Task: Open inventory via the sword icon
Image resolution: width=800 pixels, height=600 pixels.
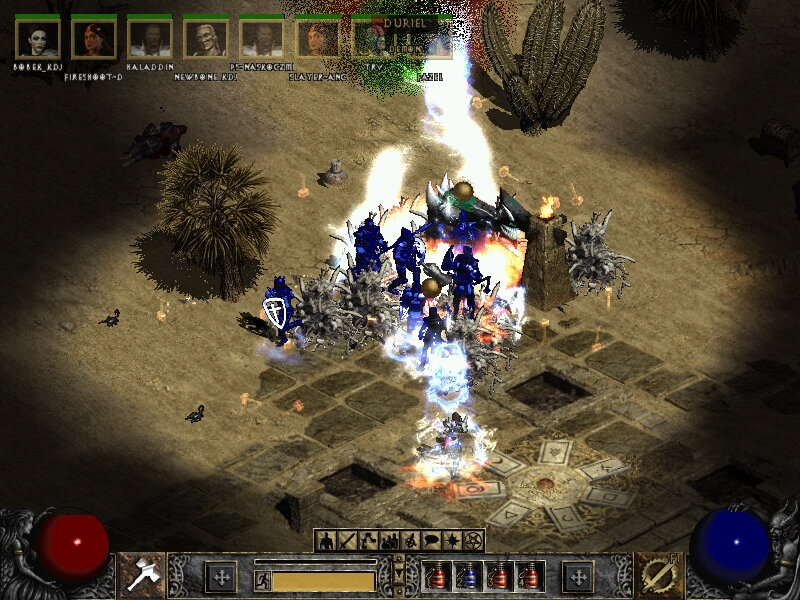Action: (347, 541)
